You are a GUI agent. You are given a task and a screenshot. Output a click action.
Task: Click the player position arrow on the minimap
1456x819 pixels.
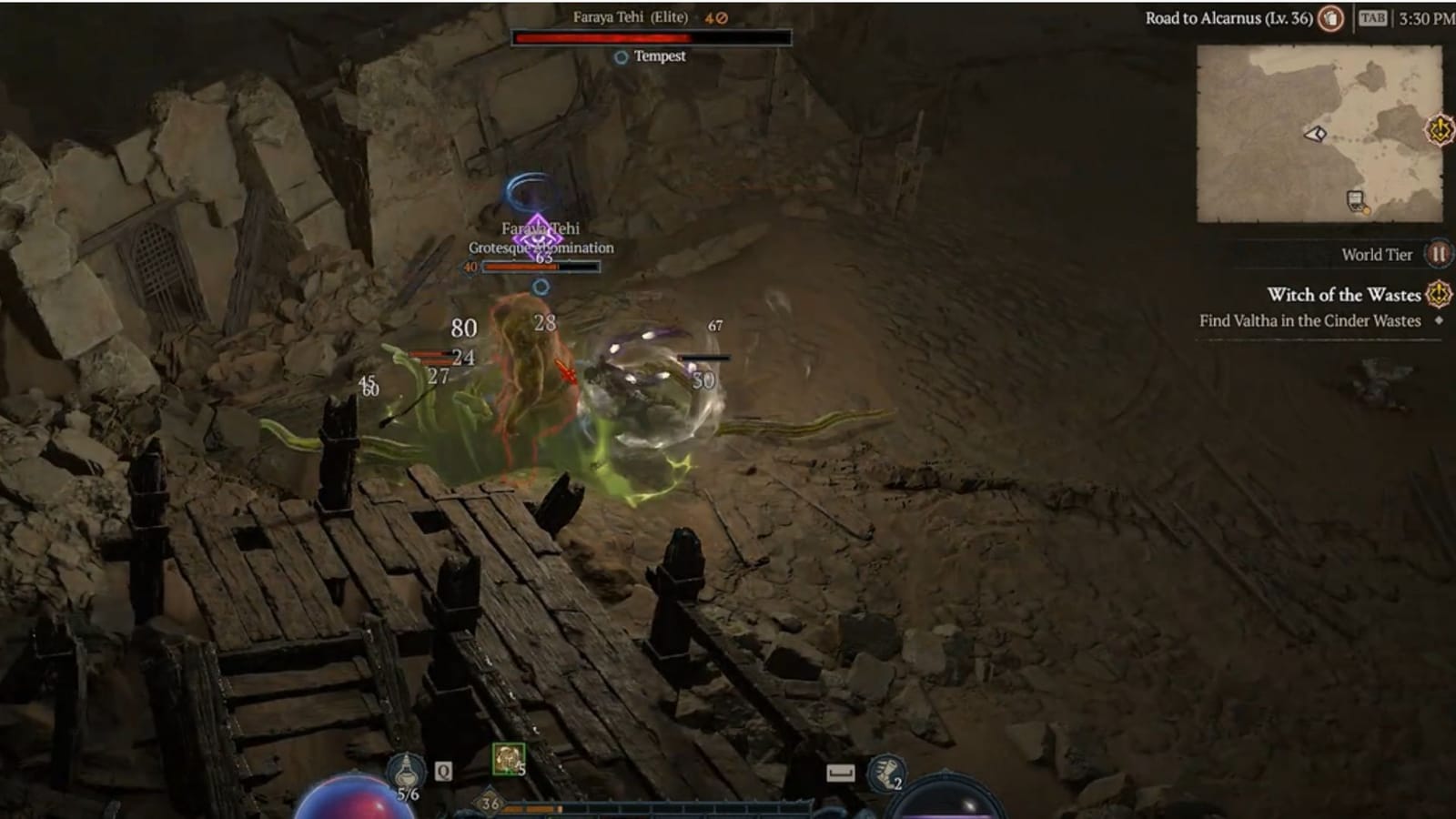(1314, 134)
